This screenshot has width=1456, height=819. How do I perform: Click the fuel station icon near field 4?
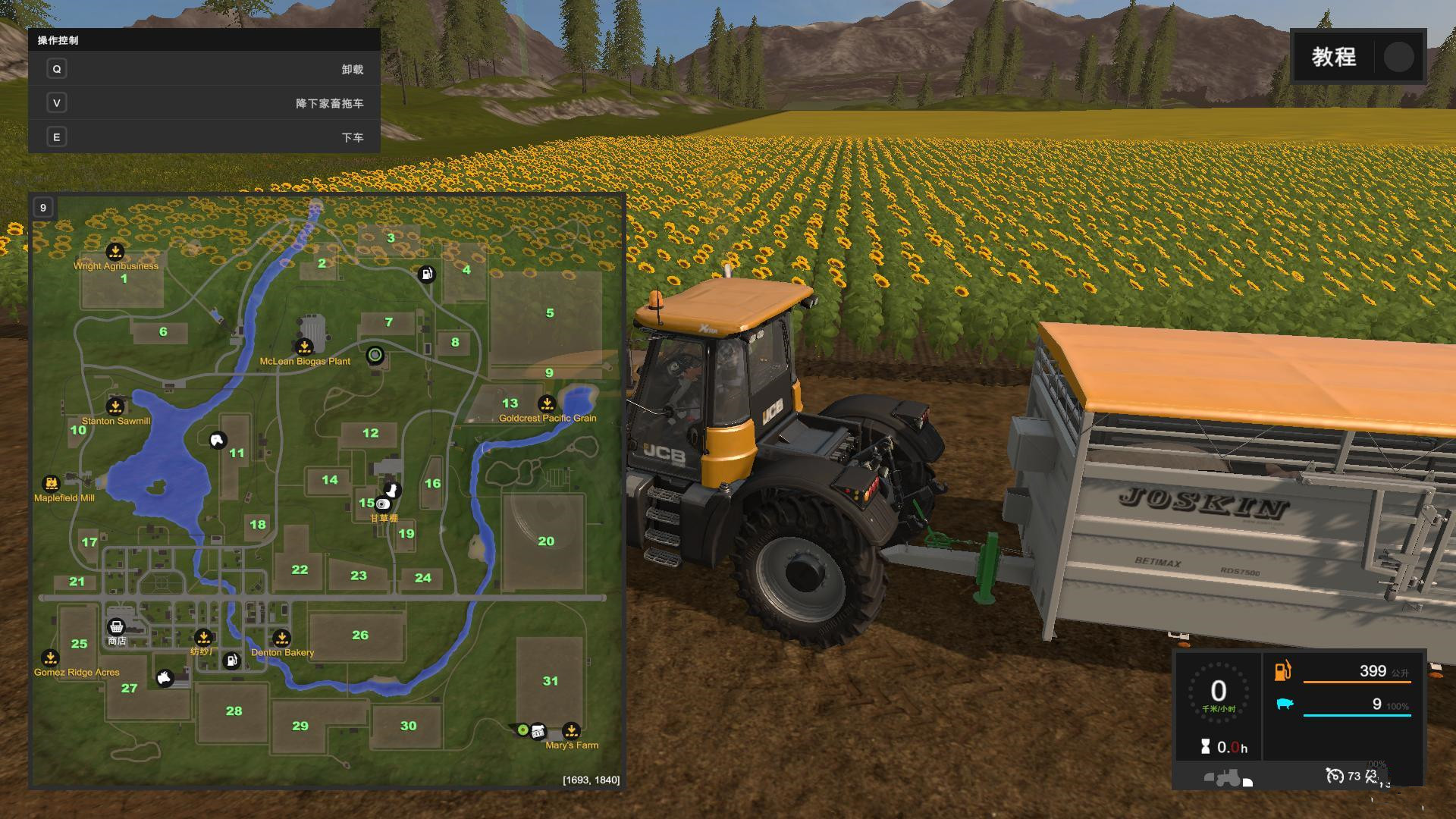pyautogui.click(x=427, y=274)
